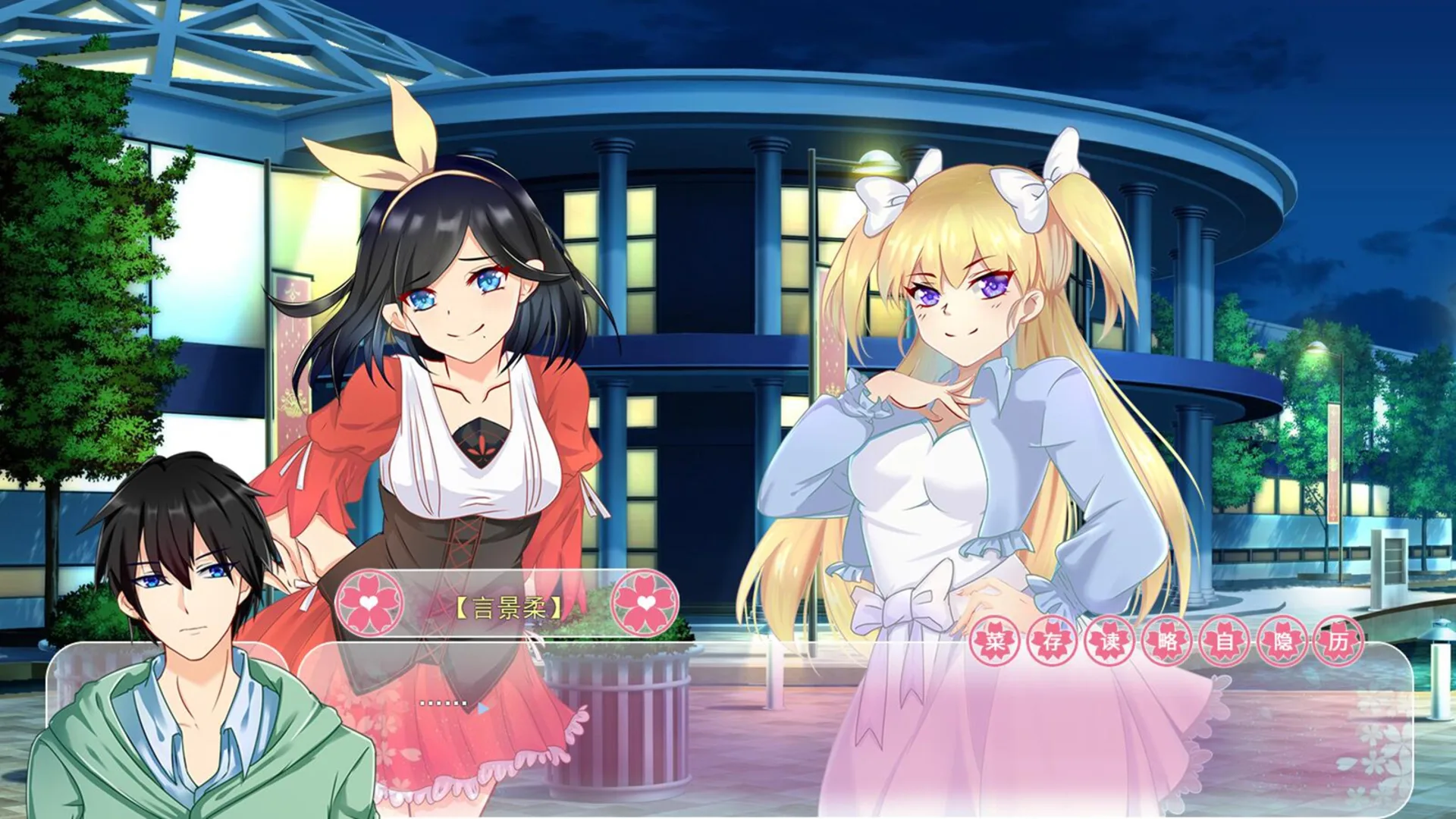The height and width of the screenshot is (819, 1456).
Task: Enable skip mode with the 略 icon
Action: pos(1167,641)
